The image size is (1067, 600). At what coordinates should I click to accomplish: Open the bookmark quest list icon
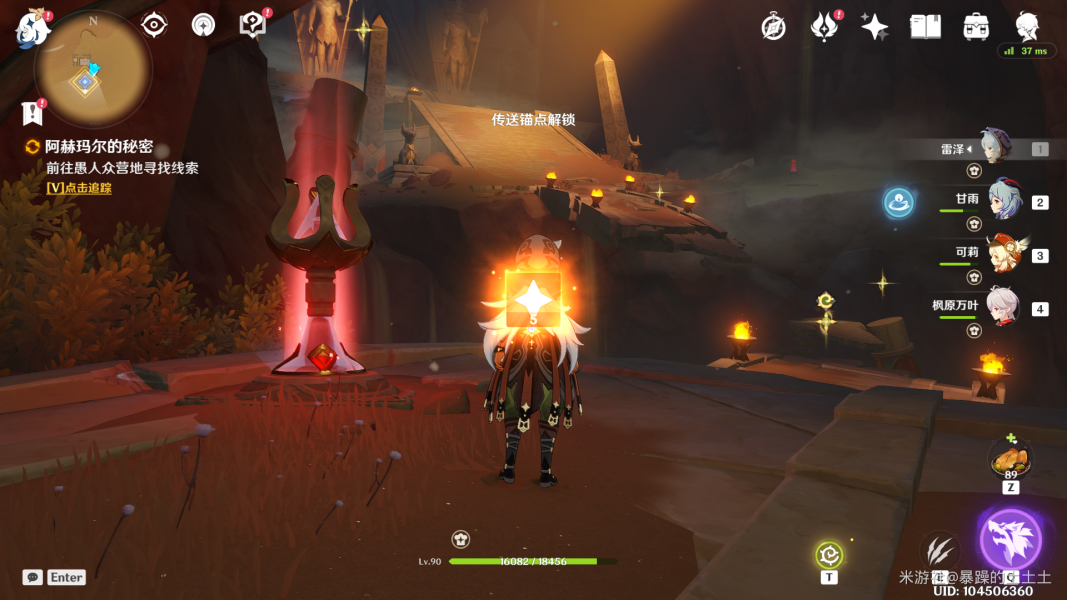tap(34, 111)
